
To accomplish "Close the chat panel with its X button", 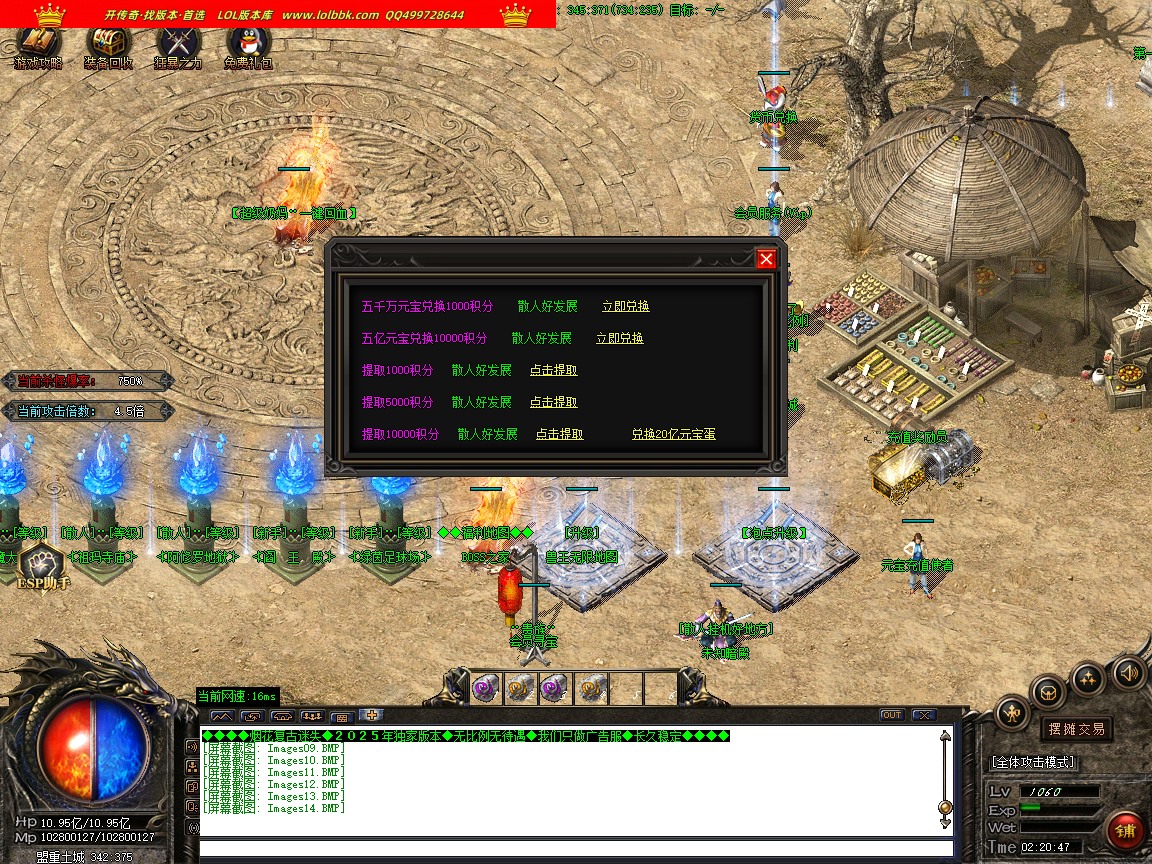I will 923,715.
